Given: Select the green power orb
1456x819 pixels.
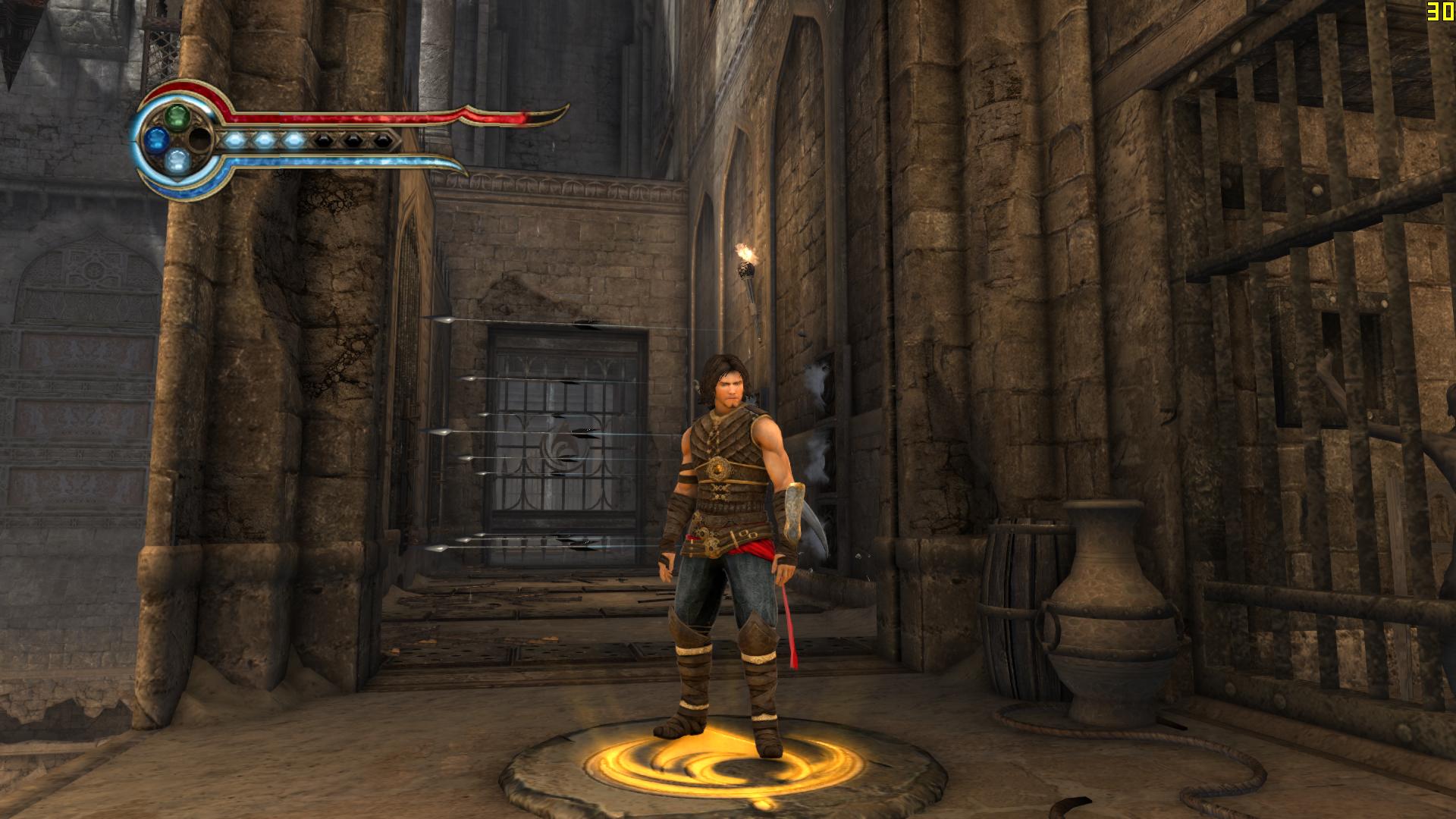Looking at the screenshot, I should point(177,117).
